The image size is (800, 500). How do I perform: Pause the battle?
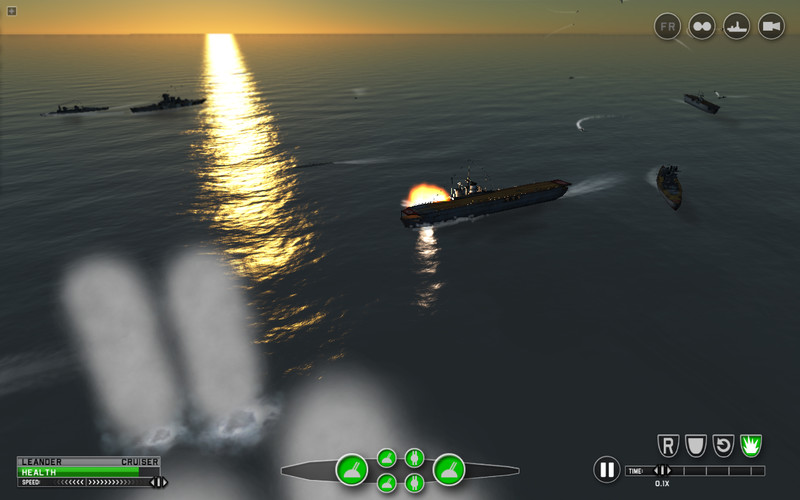coord(606,469)
